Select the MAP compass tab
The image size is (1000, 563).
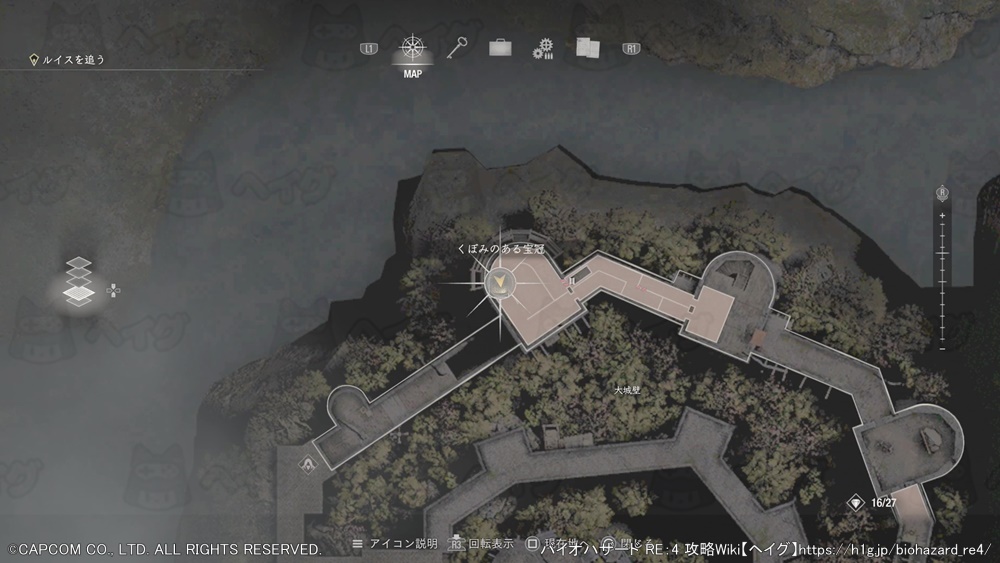(x=411, y=48)
